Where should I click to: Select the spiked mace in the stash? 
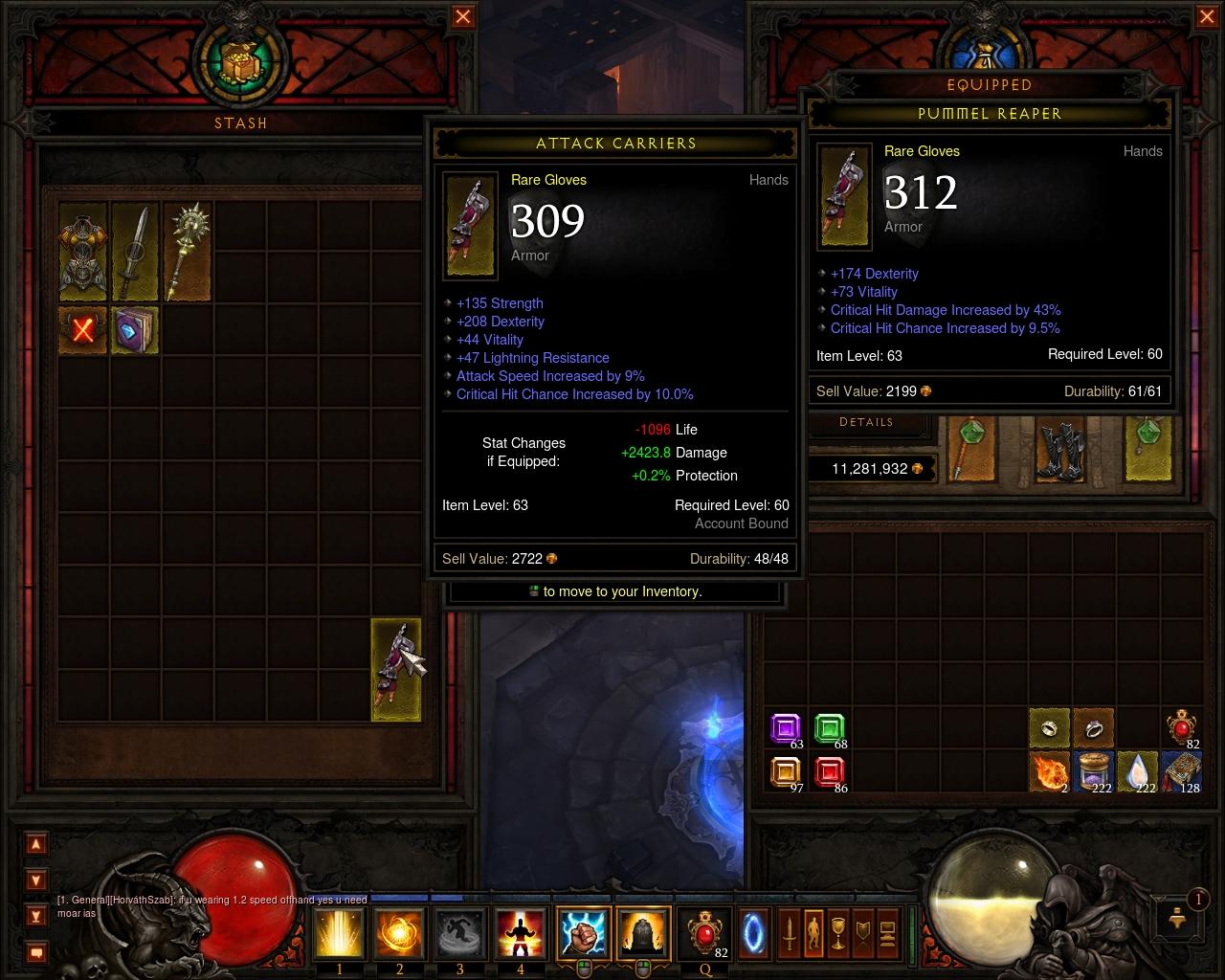point(186,252)
